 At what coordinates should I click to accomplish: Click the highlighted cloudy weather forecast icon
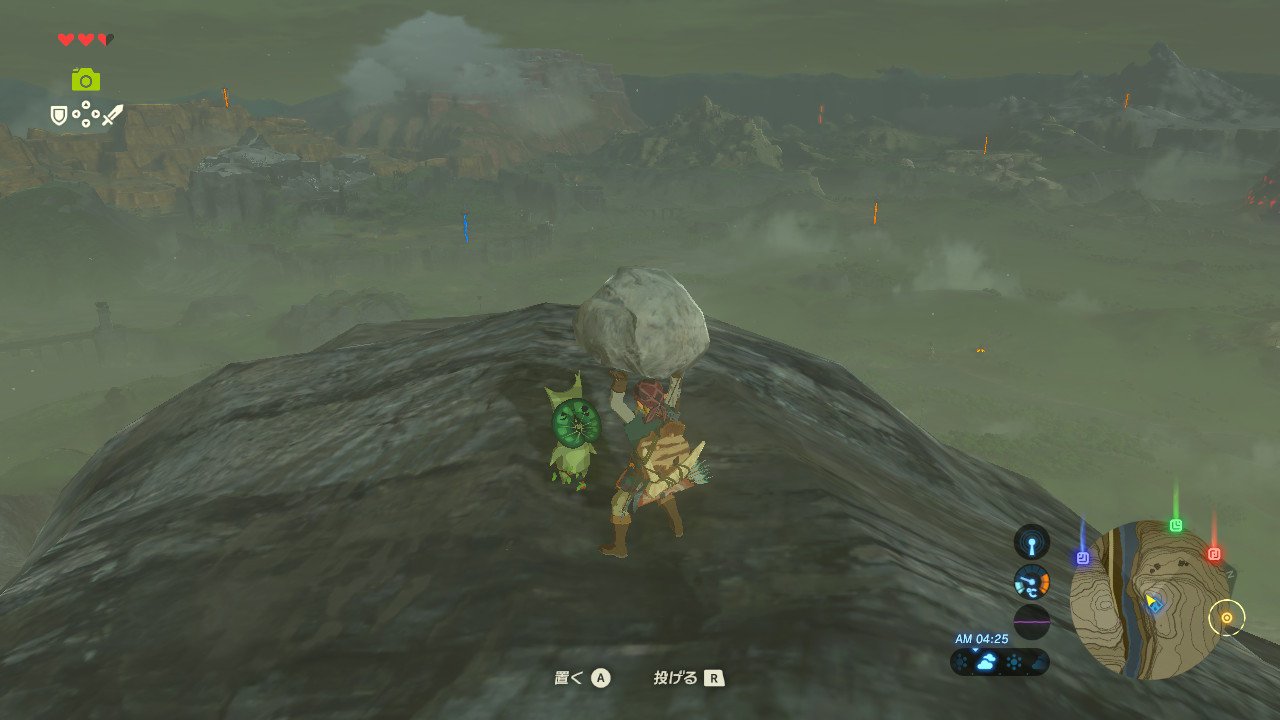pyautogui.click(x=986, y=662)
